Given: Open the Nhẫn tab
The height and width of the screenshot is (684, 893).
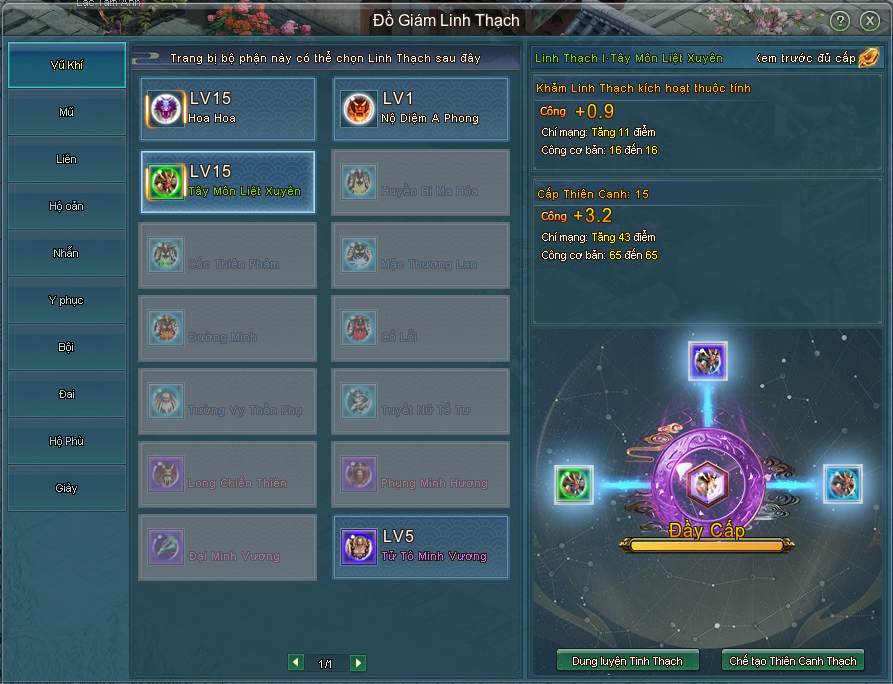Looking at the screenshot, I should point(67,253).
